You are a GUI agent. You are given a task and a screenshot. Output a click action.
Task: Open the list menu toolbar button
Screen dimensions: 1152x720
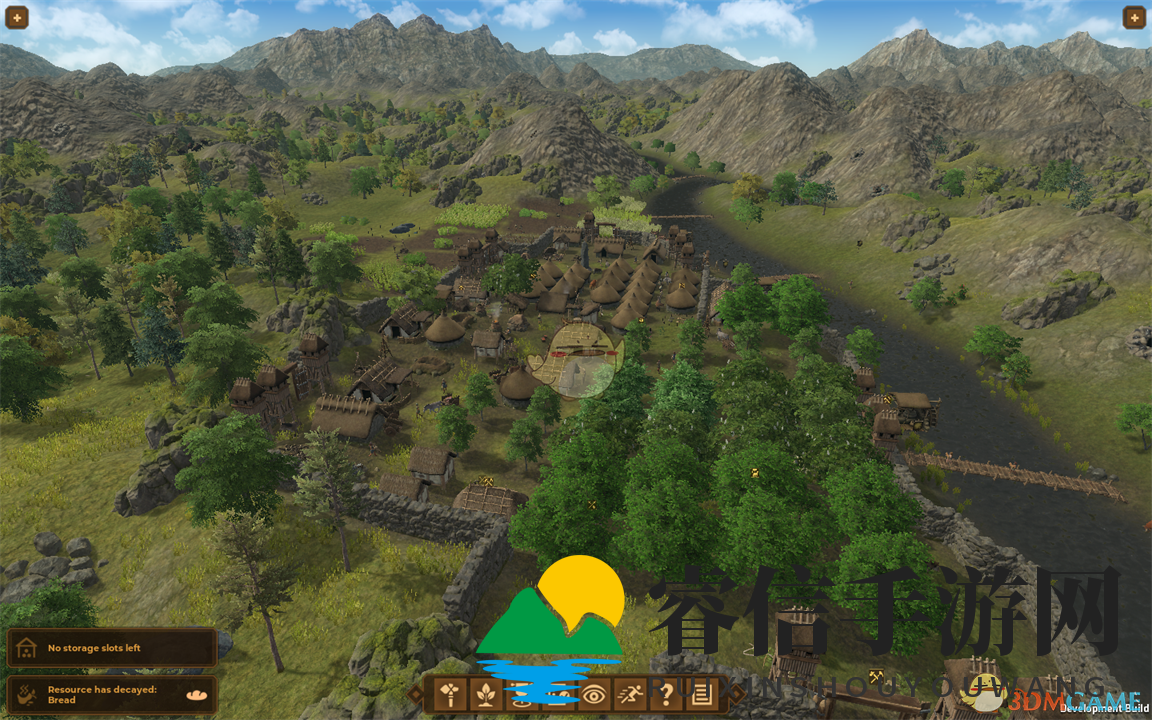pyautogui.click(x=704, y=693)
